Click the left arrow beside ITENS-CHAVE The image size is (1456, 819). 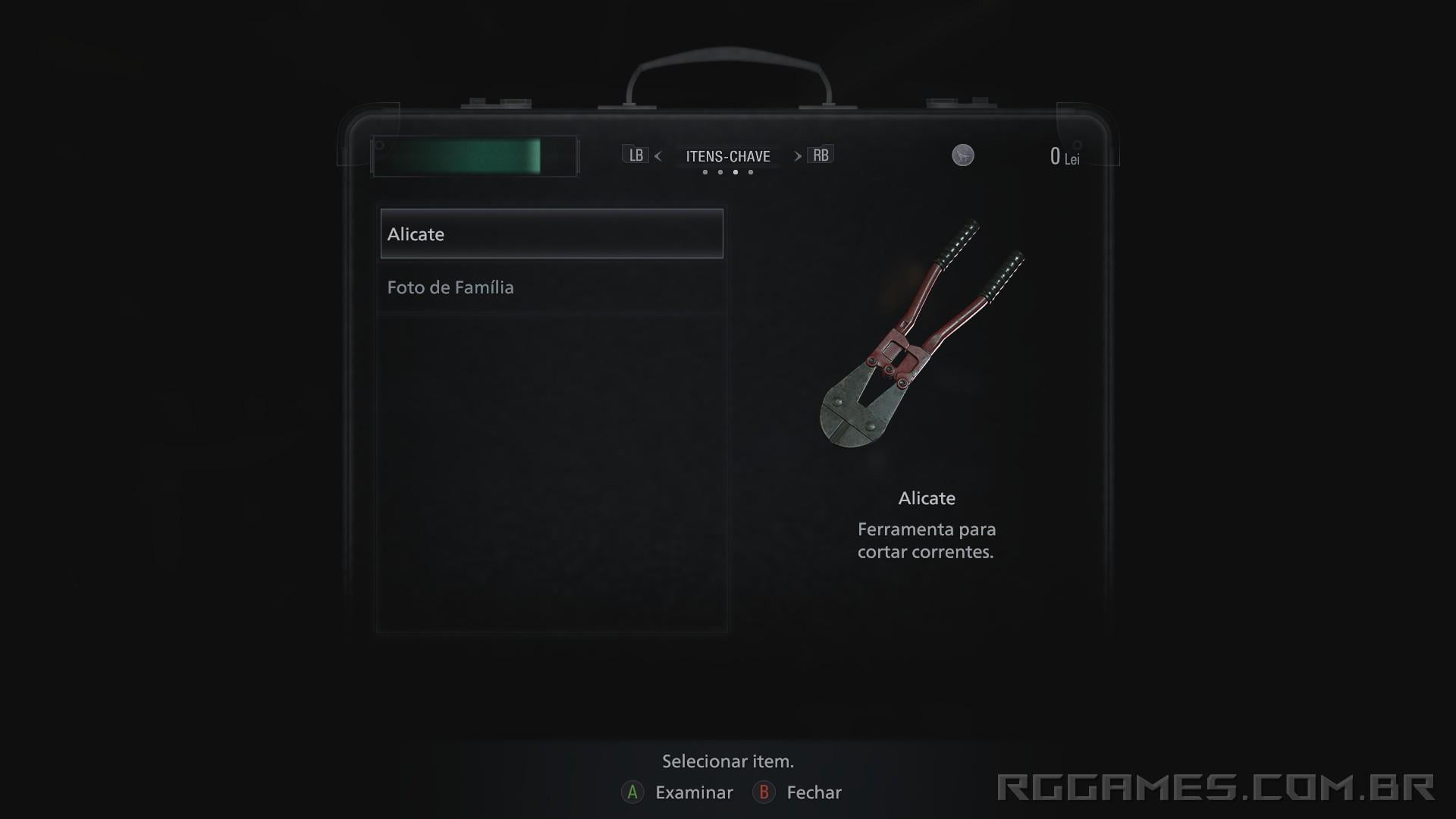pos(658,156)
